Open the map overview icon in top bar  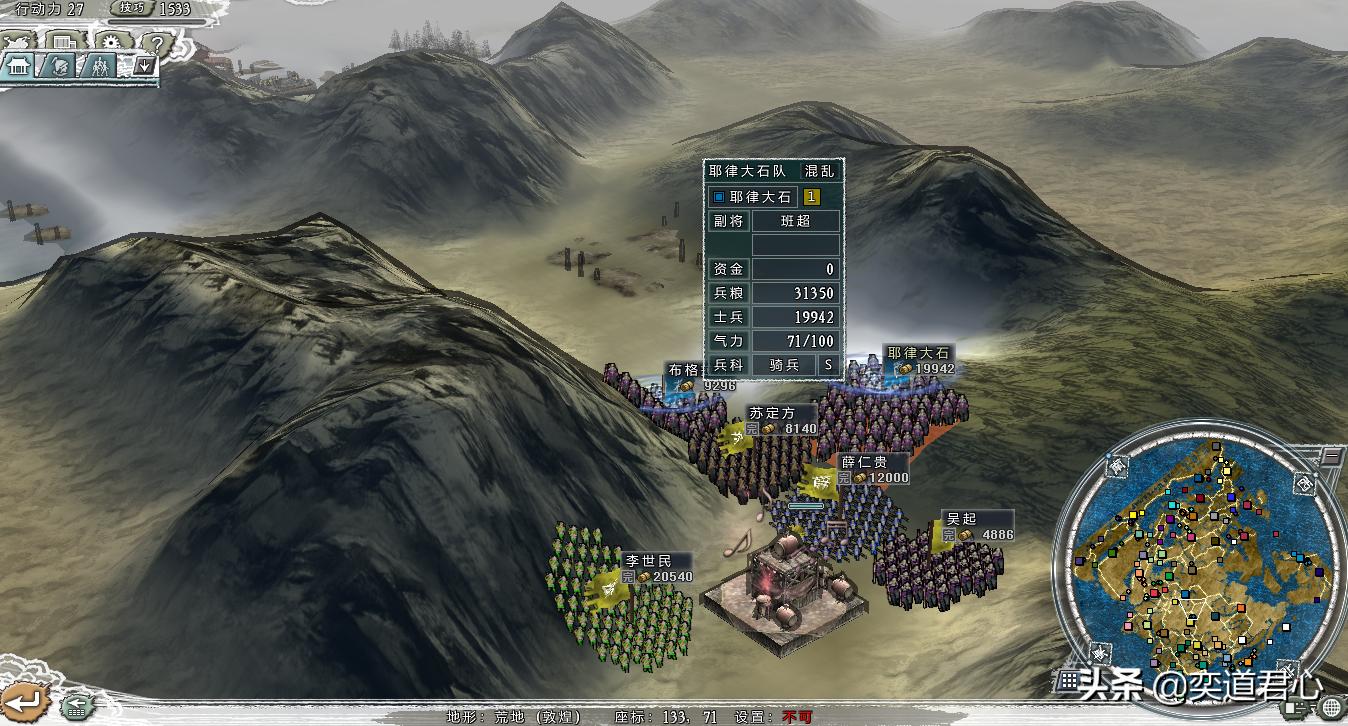(x=18, y=41)
